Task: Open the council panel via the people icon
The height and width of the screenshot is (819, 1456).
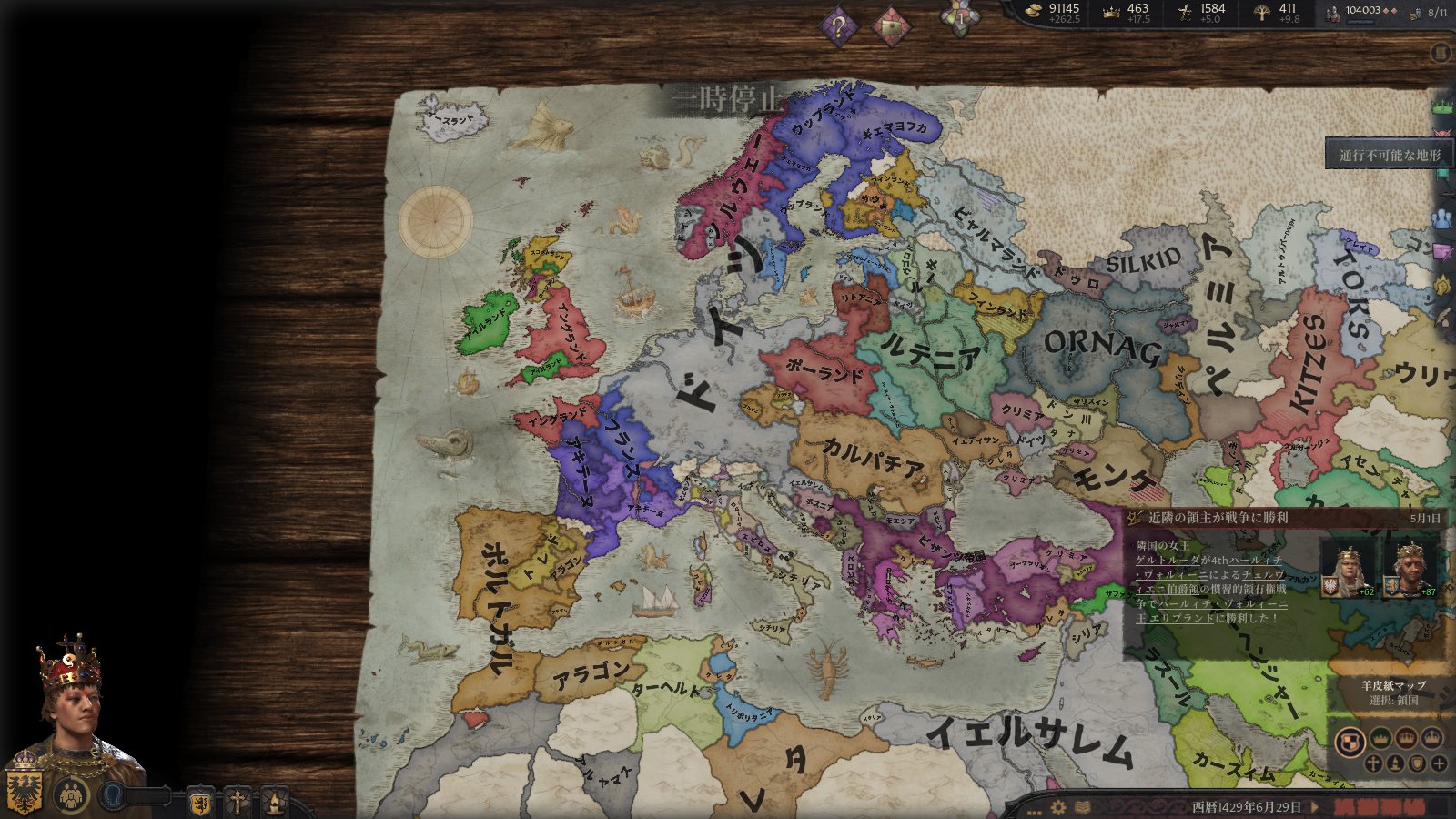Action: pyautogui.click(x=71, y=795)
